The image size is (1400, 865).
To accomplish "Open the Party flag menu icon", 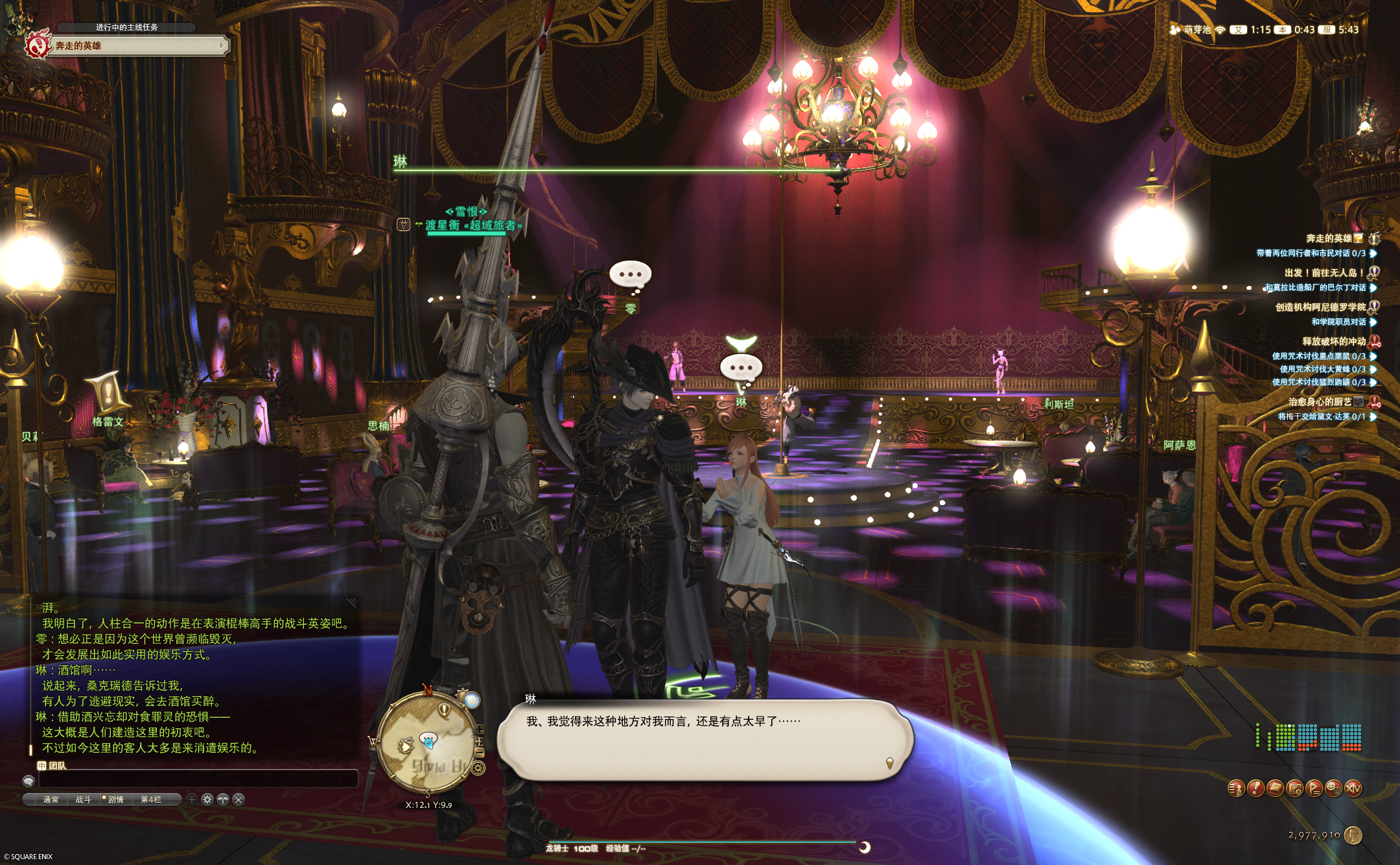I will click(1314, 788).
